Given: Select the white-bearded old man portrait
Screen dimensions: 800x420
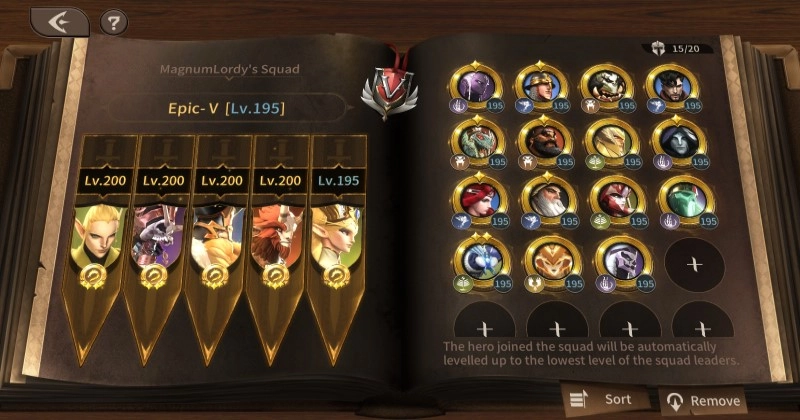Looking at the screenshot, I should [541, 199].
